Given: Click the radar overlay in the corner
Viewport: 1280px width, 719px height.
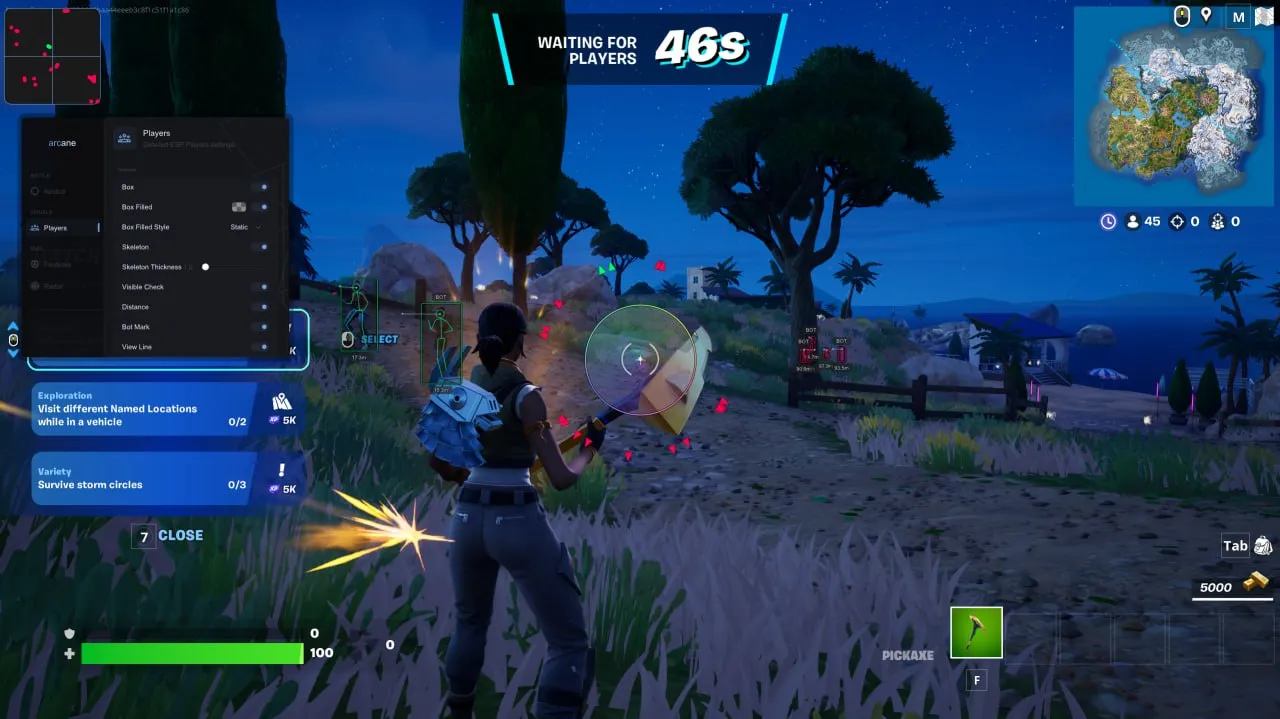Looking at the screenshot, I should (52, 56).
